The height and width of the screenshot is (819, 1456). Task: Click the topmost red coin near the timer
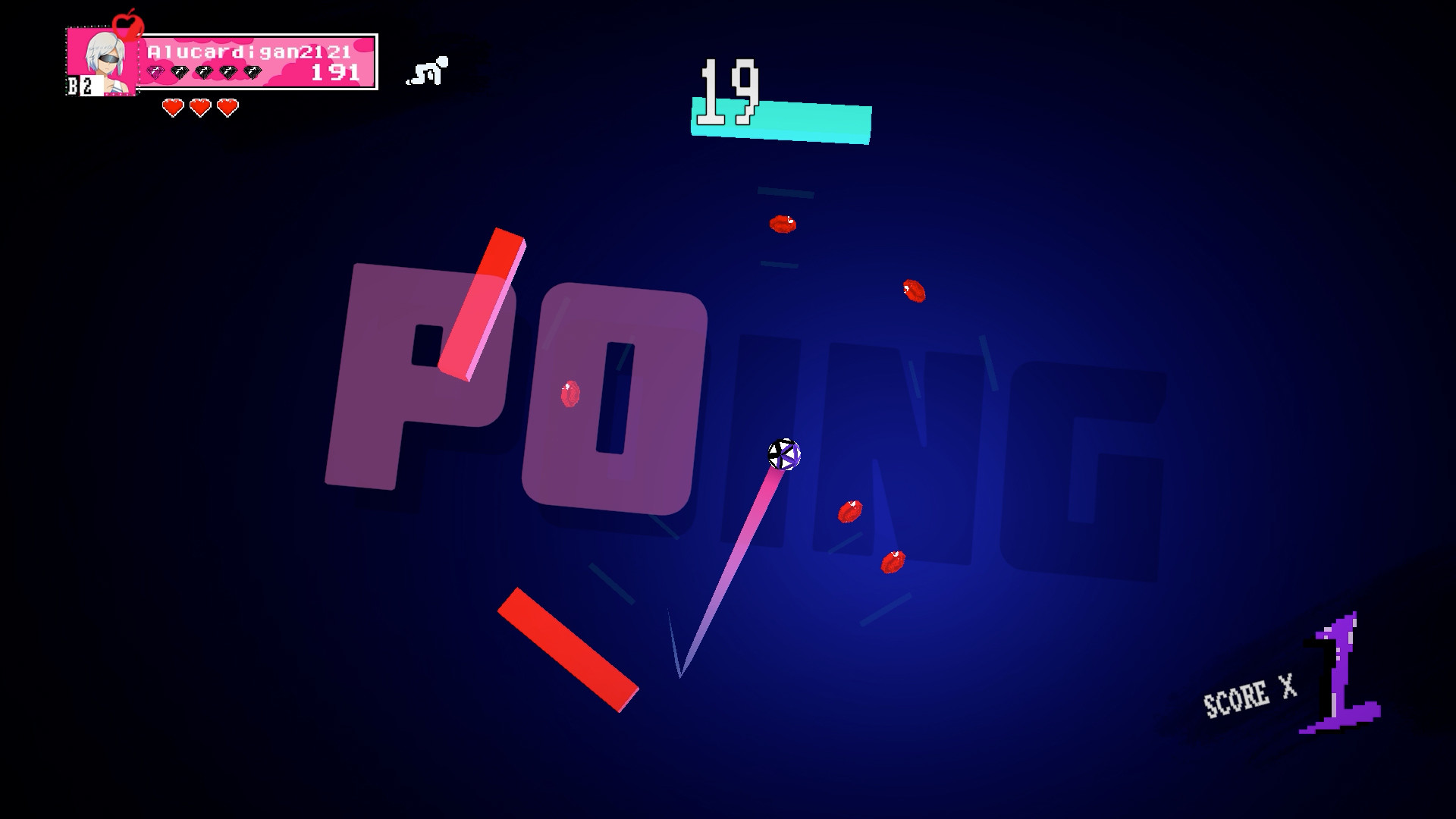click(783, 224)
